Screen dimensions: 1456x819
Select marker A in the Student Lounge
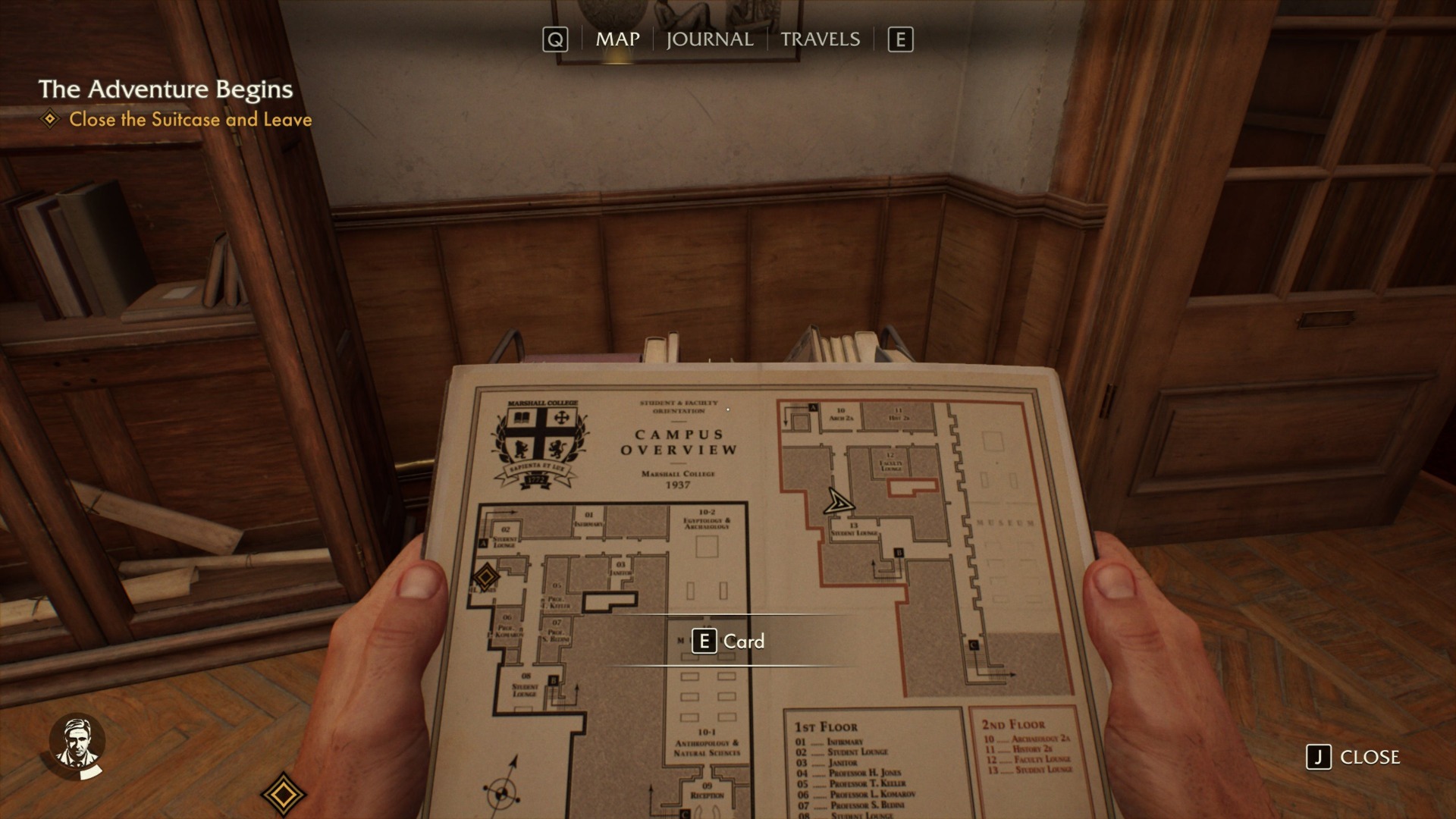coord(484,541)
